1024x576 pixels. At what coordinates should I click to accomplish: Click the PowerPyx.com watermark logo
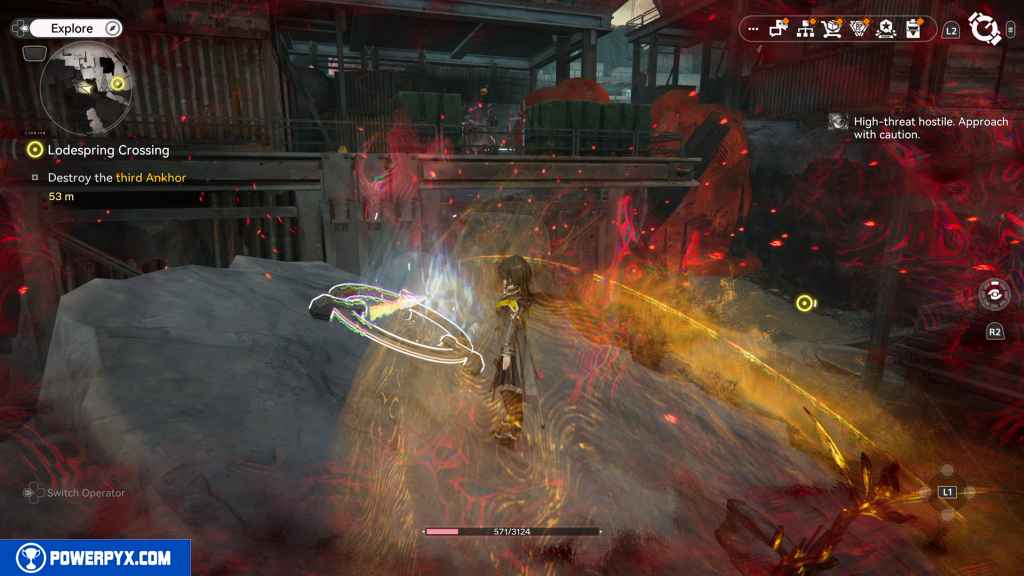click(x=95, y=558)
